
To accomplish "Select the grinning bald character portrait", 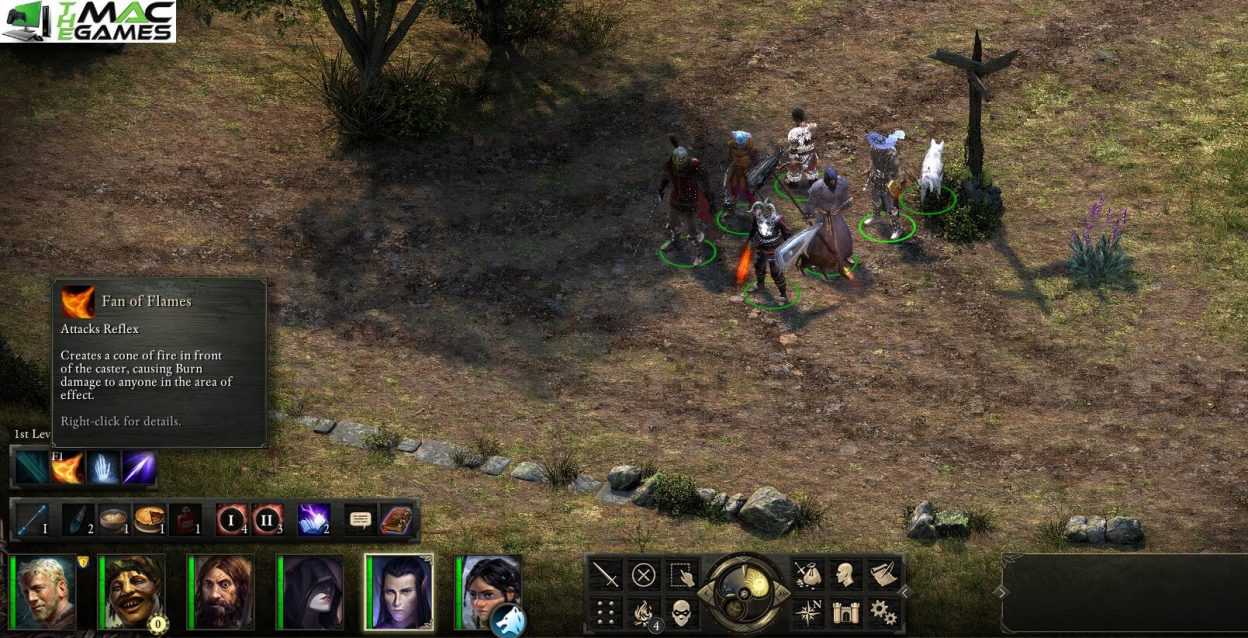I will pos(133,592).
